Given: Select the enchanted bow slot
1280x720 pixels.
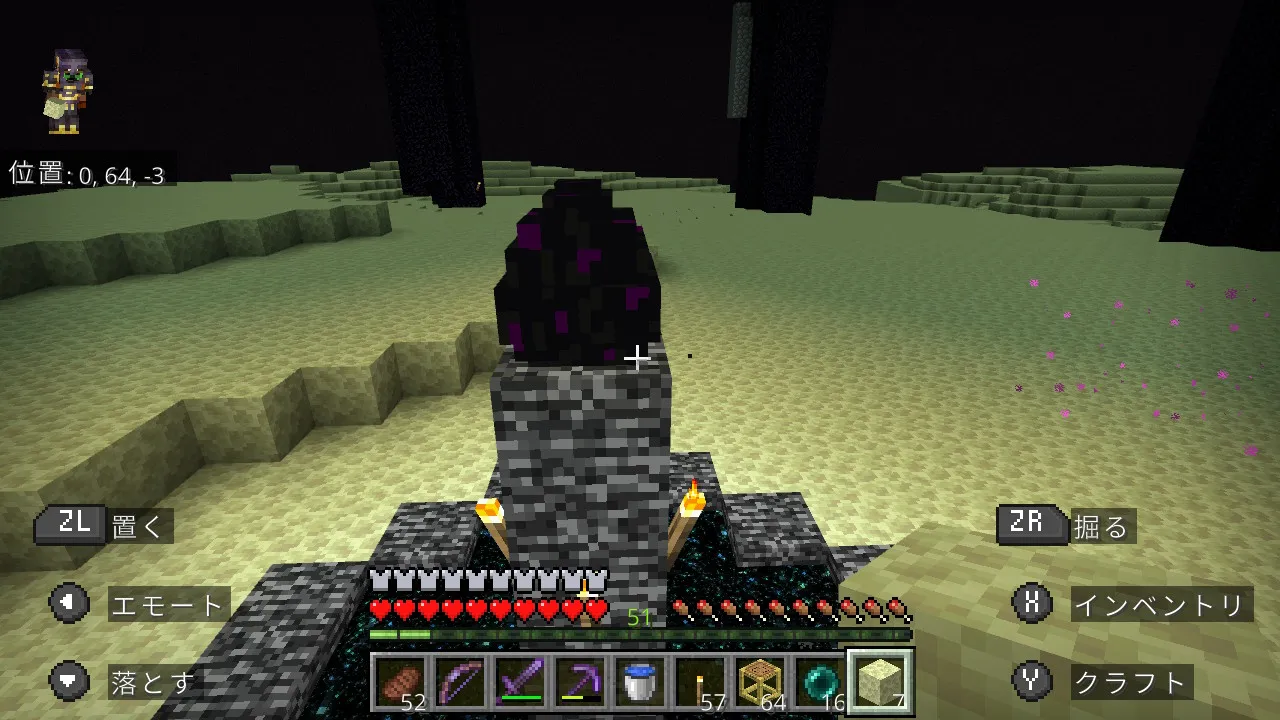Looking at the screenshot, I should pos(460,683).
